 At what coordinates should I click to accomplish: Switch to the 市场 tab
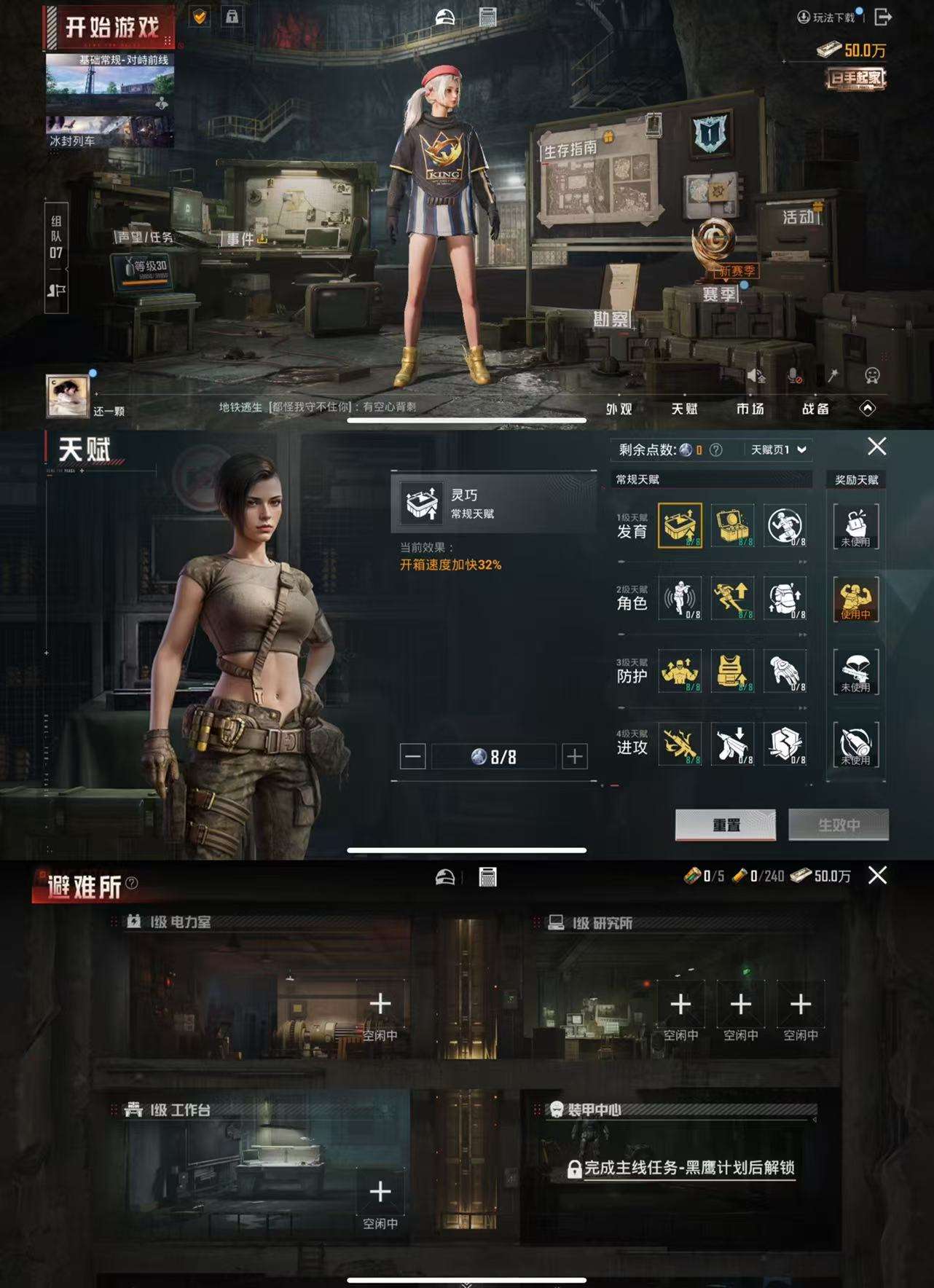tap(752, 409)
